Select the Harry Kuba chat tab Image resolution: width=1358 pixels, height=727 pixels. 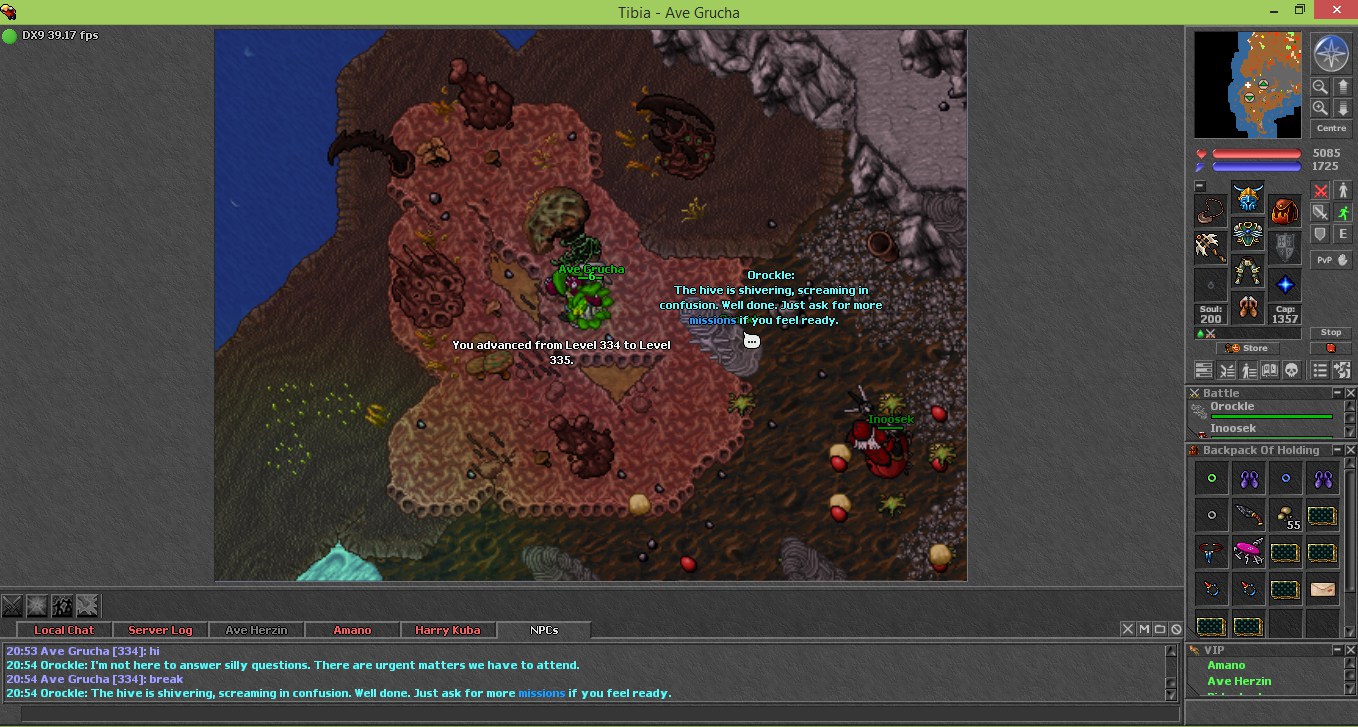click(x=448, y=630)
